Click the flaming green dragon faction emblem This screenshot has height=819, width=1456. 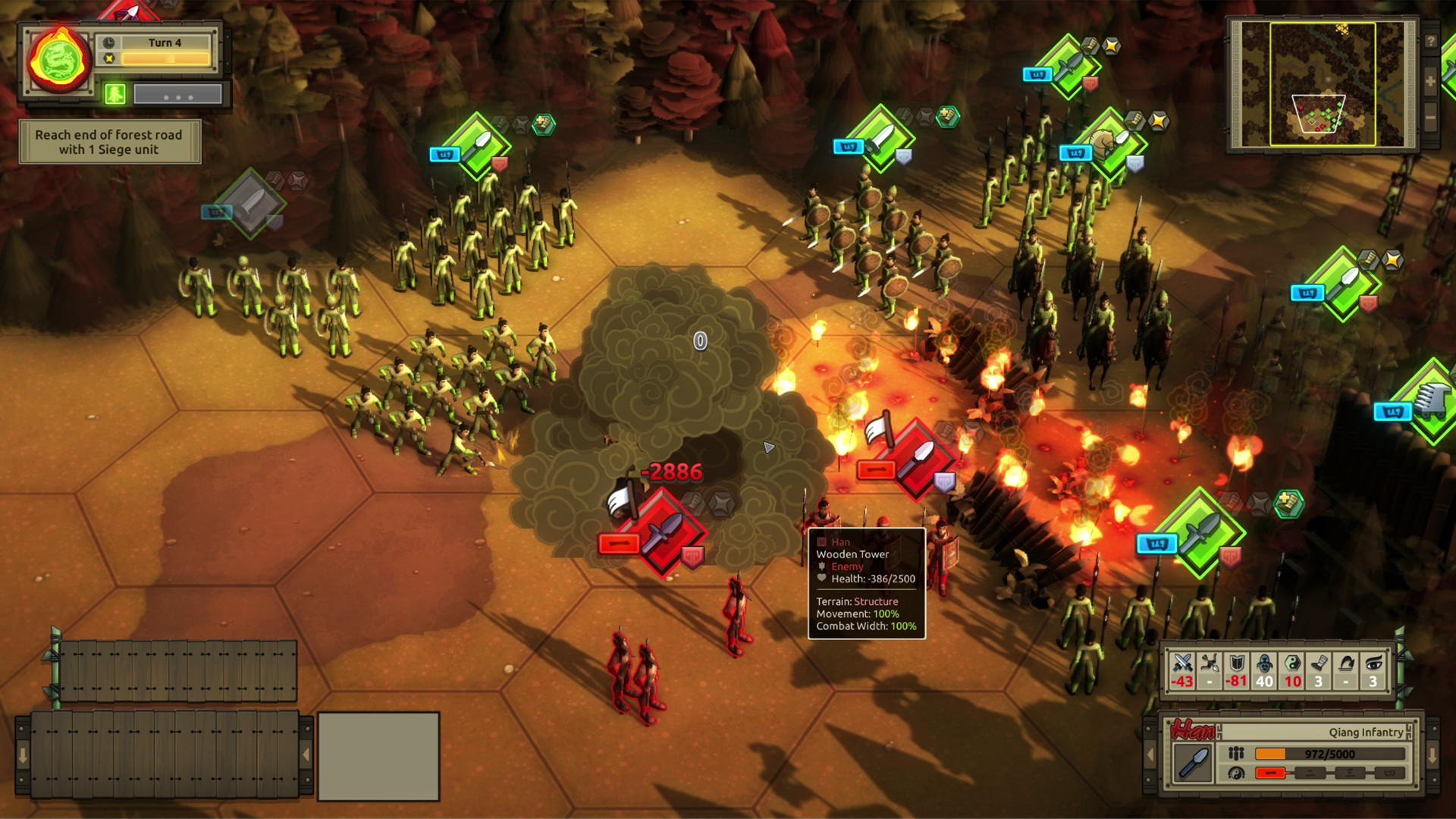pos(58,58)
